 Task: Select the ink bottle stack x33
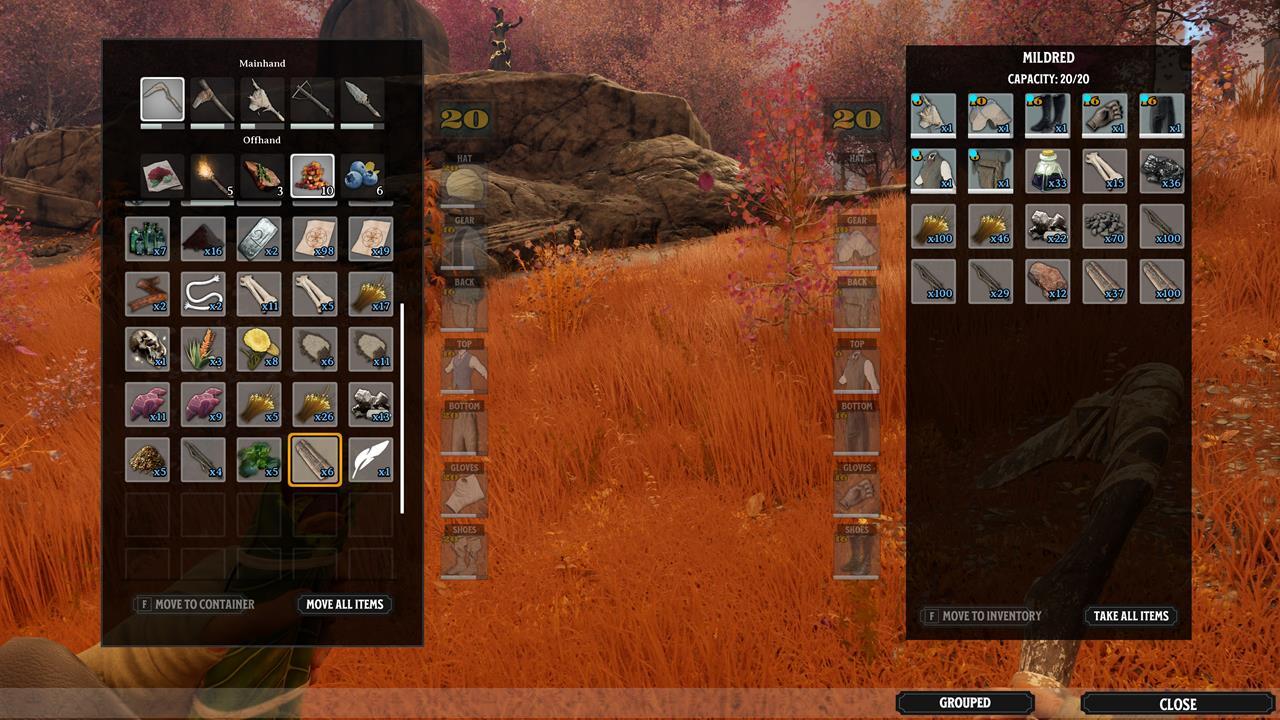click(x=1047, y=170)
